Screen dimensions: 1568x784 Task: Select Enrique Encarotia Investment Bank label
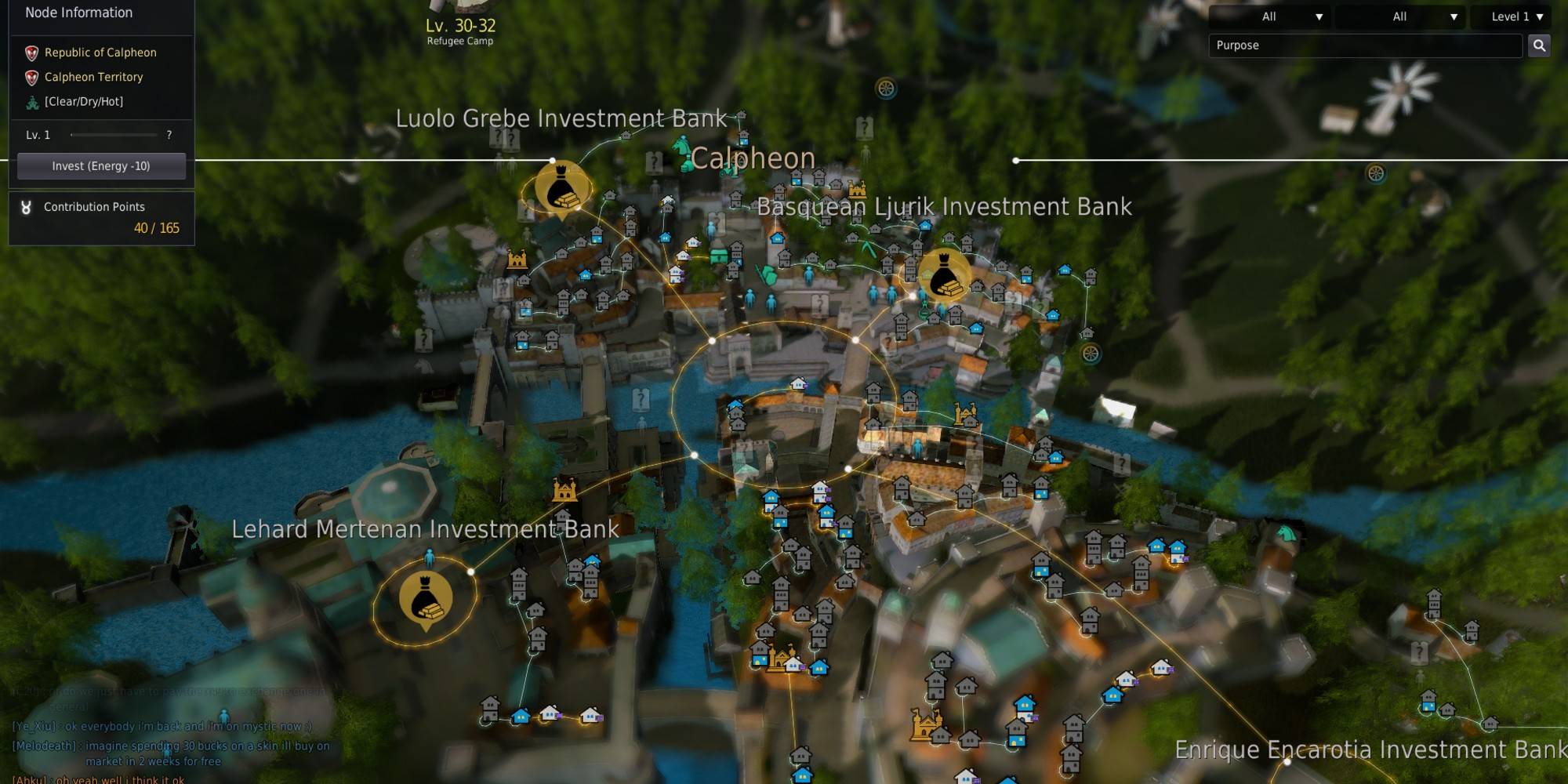coord(1370,750)
